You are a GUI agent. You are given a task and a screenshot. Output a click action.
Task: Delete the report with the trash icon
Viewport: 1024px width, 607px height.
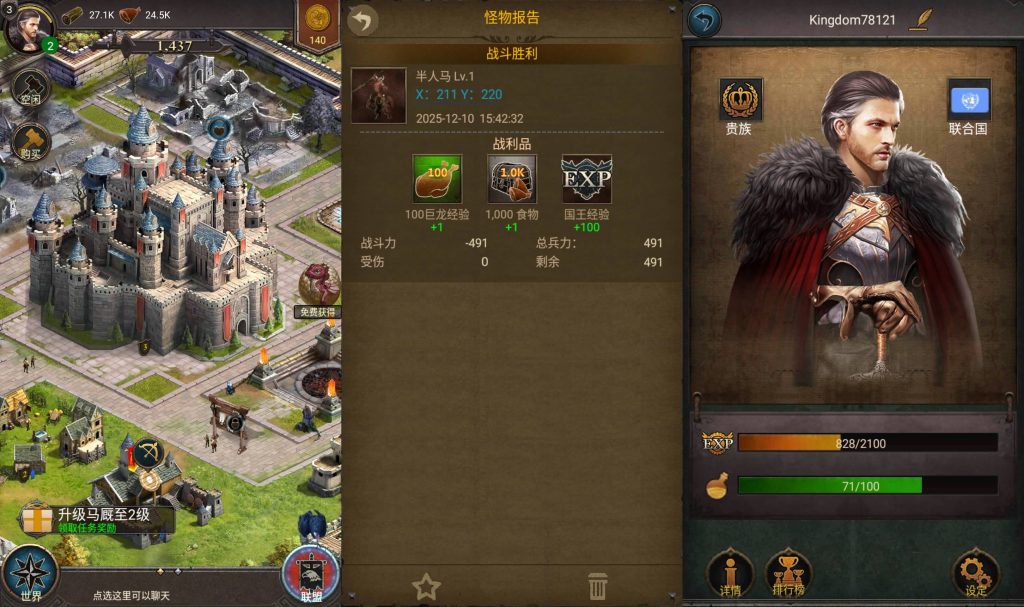[x=597, y=586]
